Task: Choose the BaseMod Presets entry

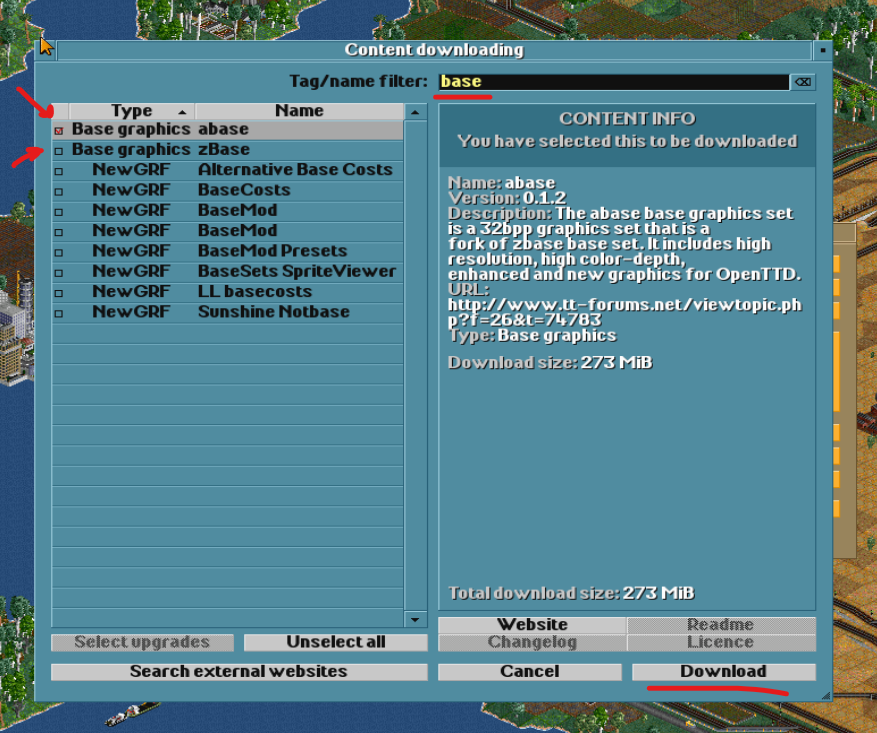Action: coord(228,251)
